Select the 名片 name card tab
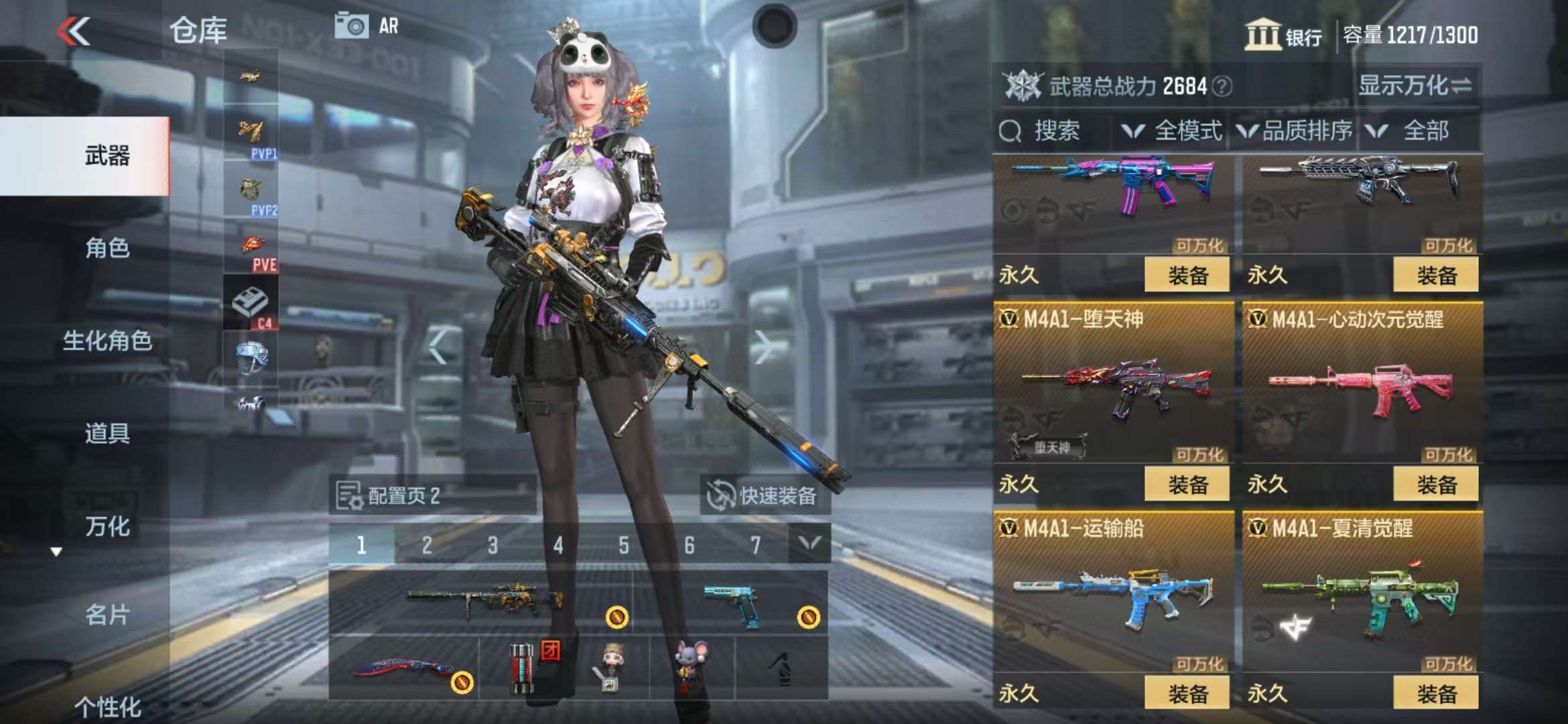The image size is (1568, 724). [x=107, y=614]
